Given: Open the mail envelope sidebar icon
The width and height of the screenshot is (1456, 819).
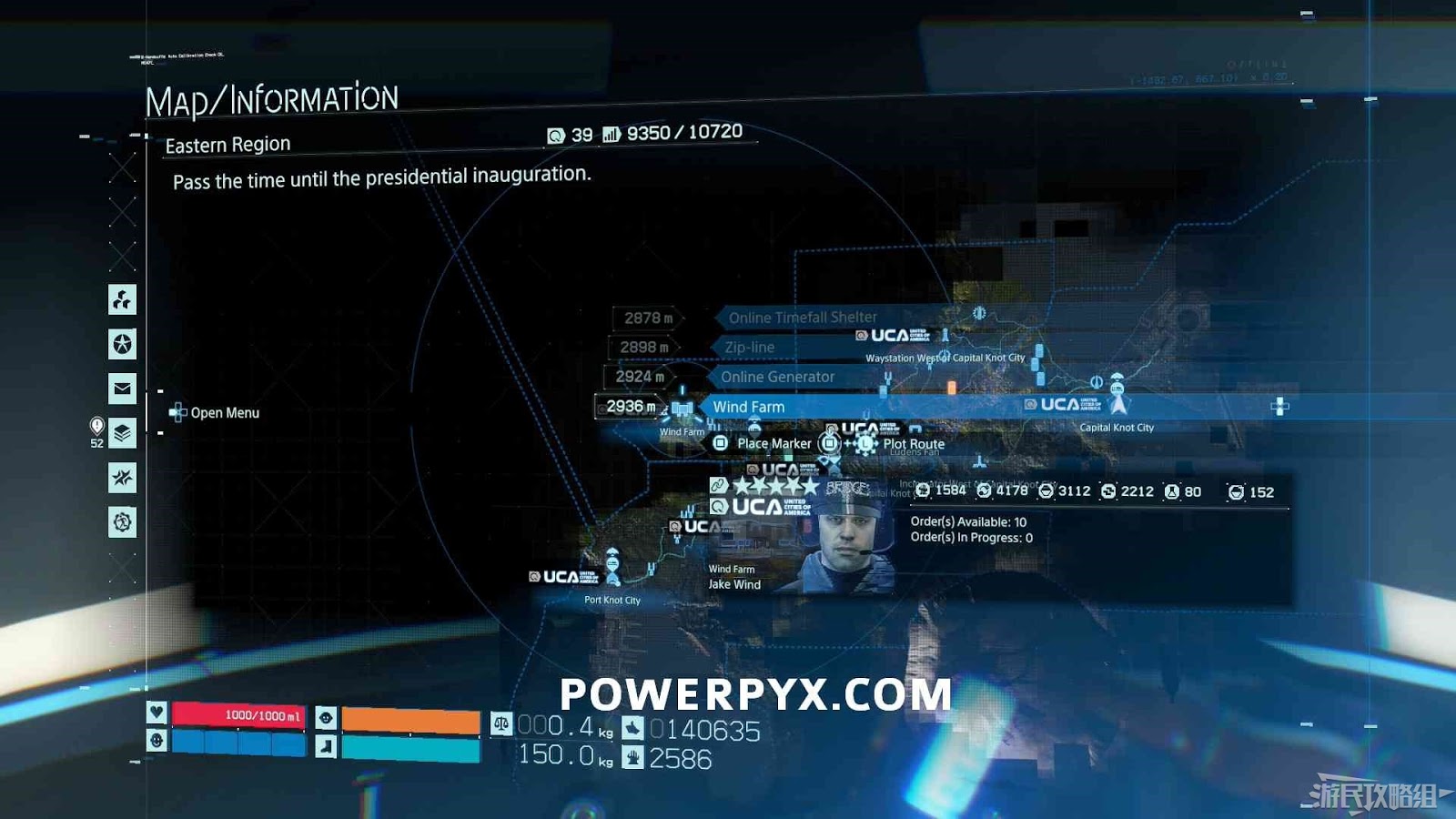Looking at the screenshot, I should tap(122, 389).
